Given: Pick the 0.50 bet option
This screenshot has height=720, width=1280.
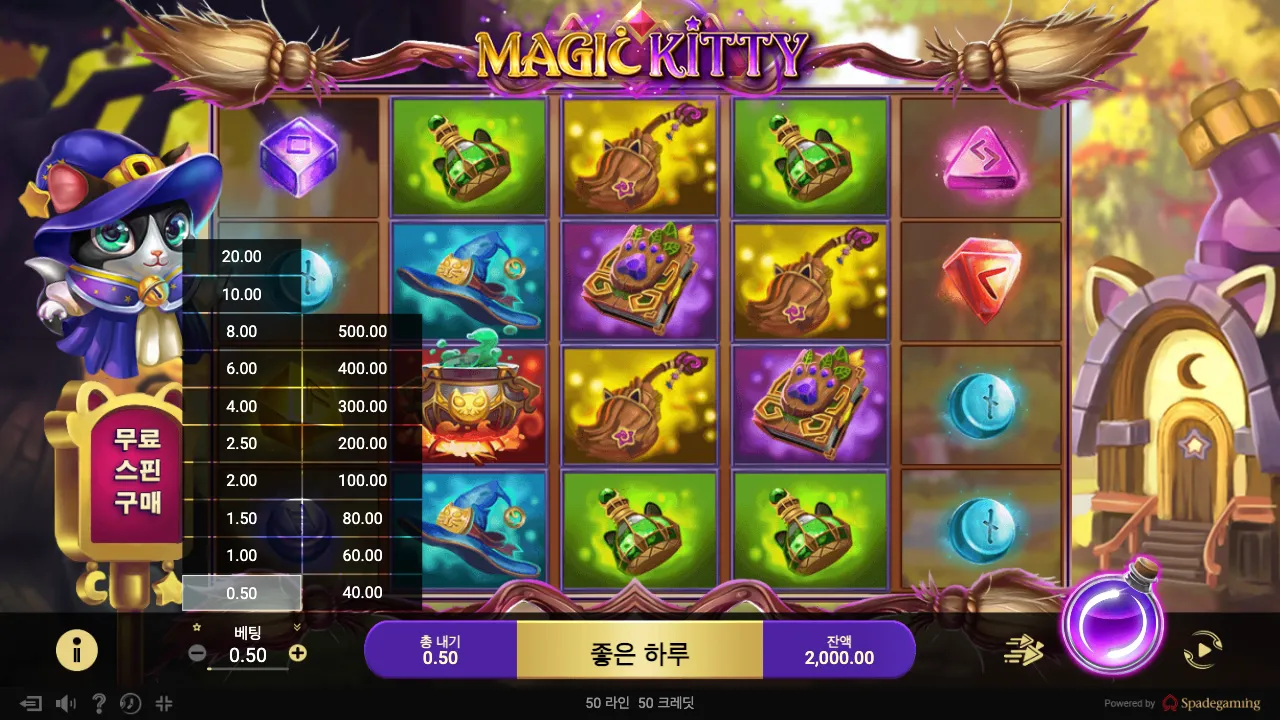Looking at the screenshot, I should point(242,592).
